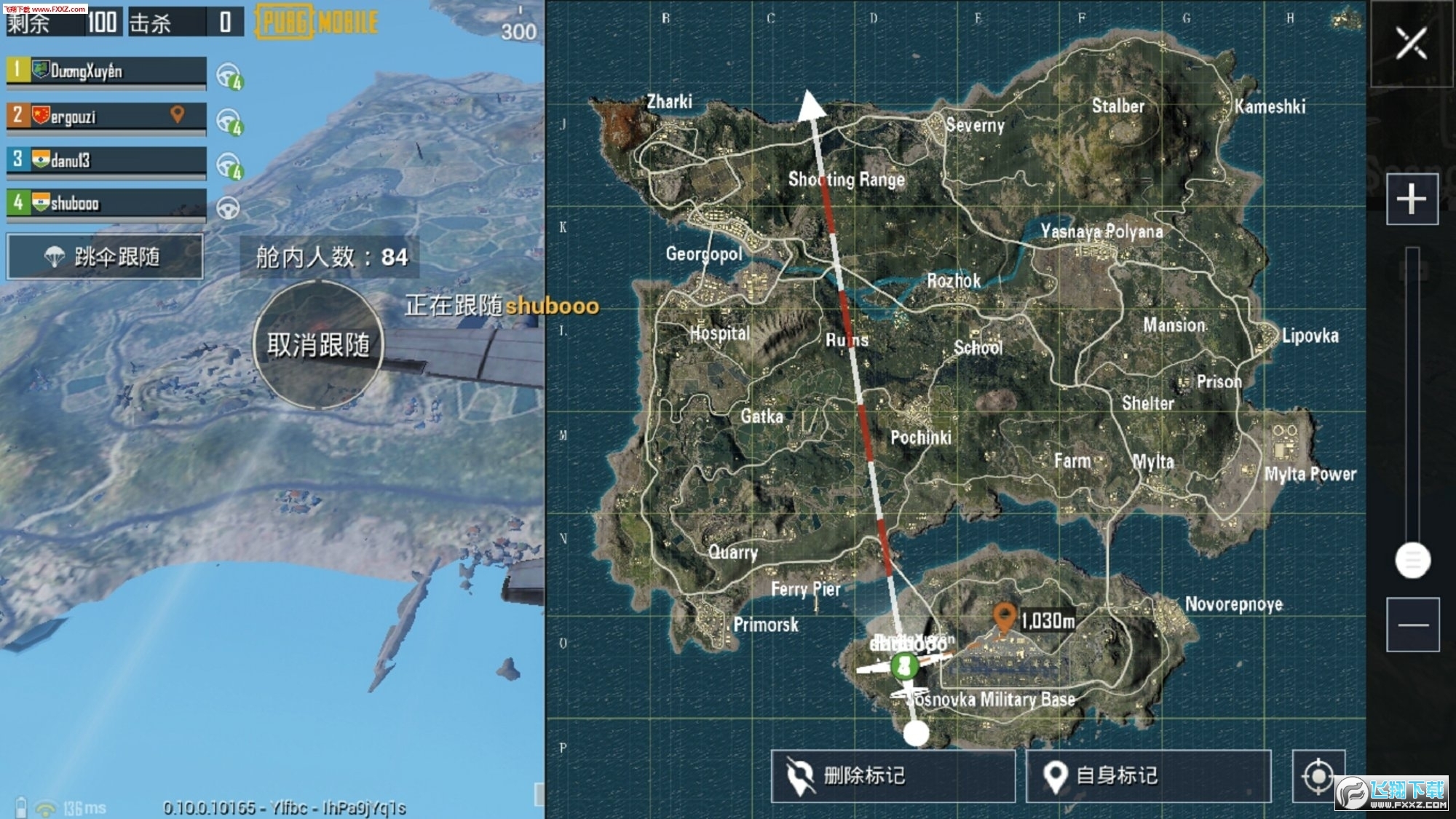Click the green player marker on map

tap(904, 665)
